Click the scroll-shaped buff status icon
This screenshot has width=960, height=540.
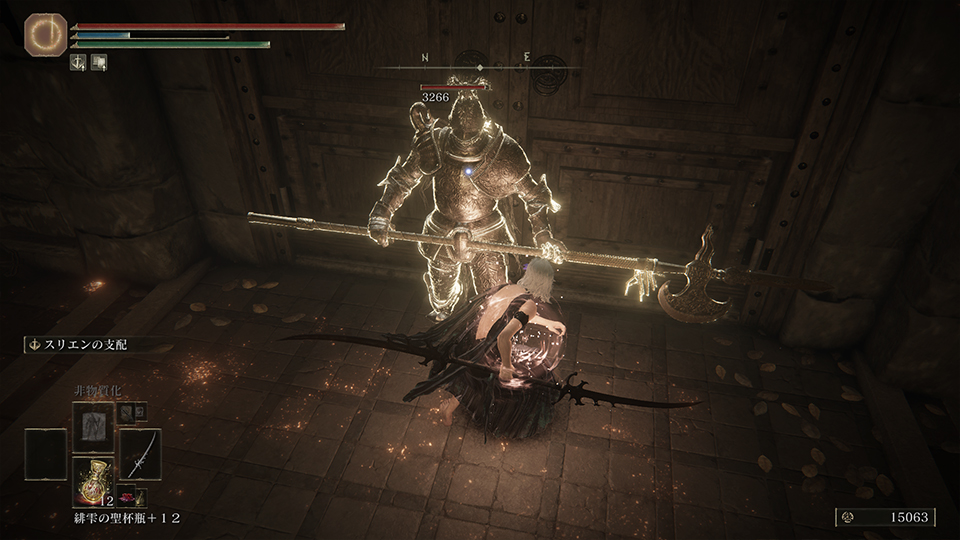point(99,62)
